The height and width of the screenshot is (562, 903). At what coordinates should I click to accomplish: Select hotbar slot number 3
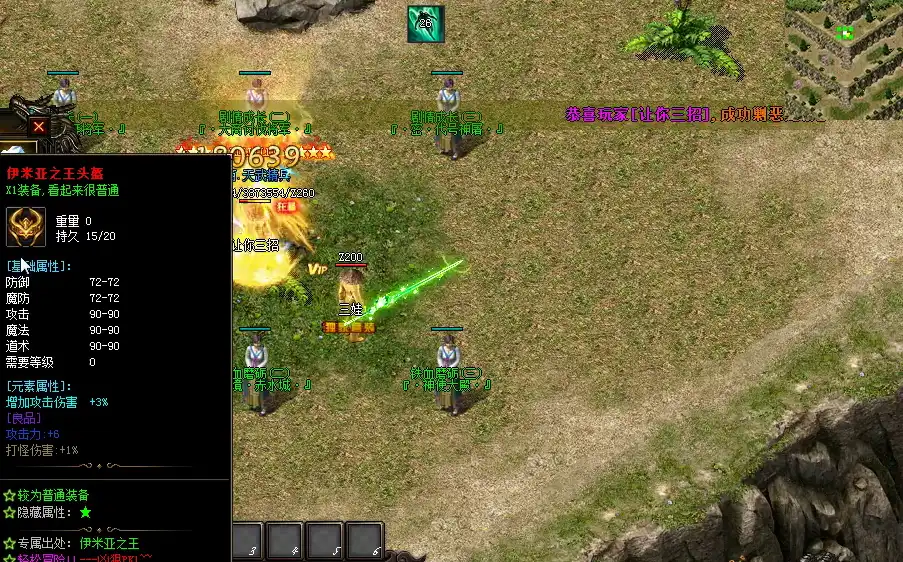[x=250, y=541]
